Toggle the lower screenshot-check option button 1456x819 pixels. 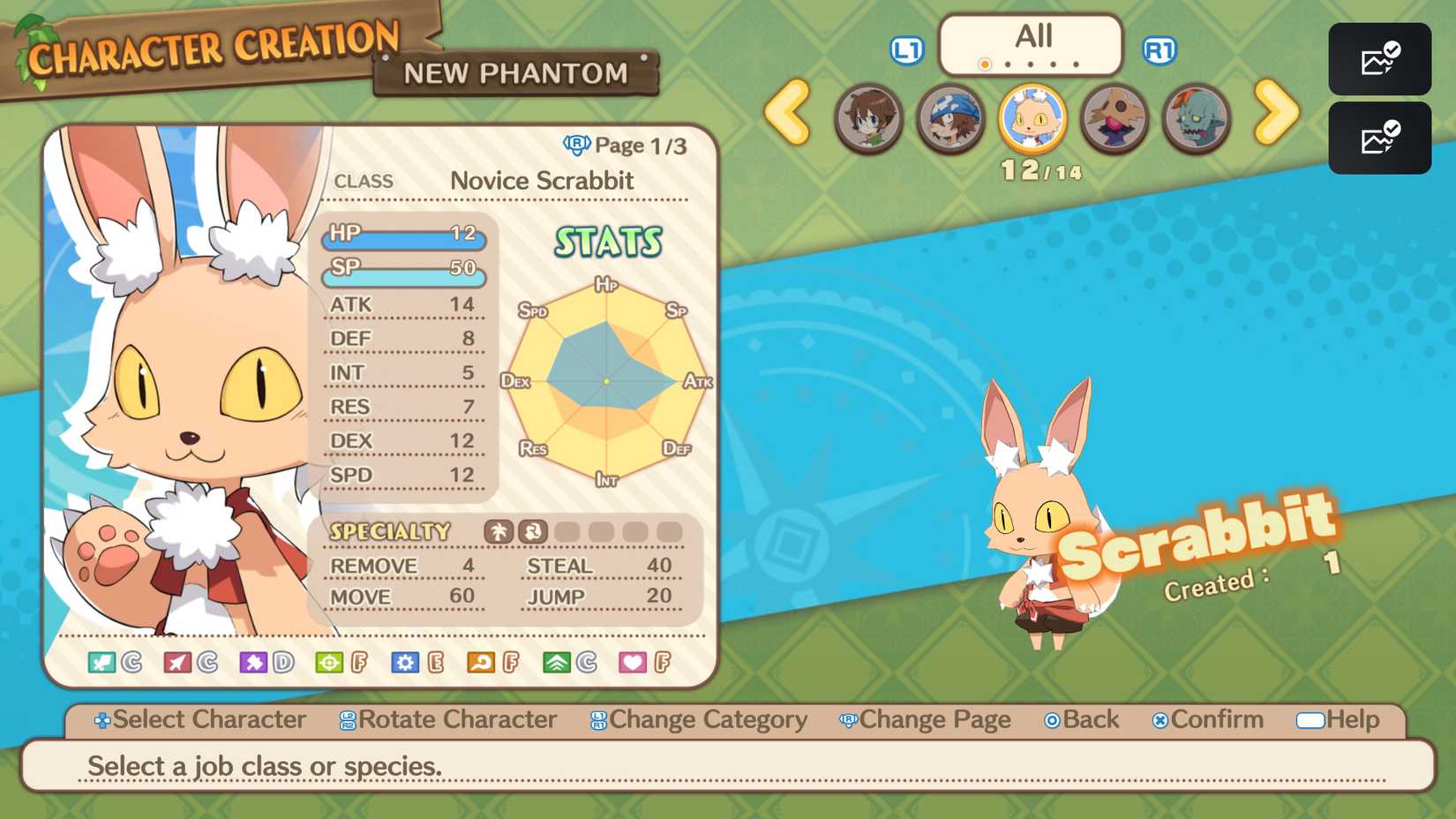tap(1379, 138)
